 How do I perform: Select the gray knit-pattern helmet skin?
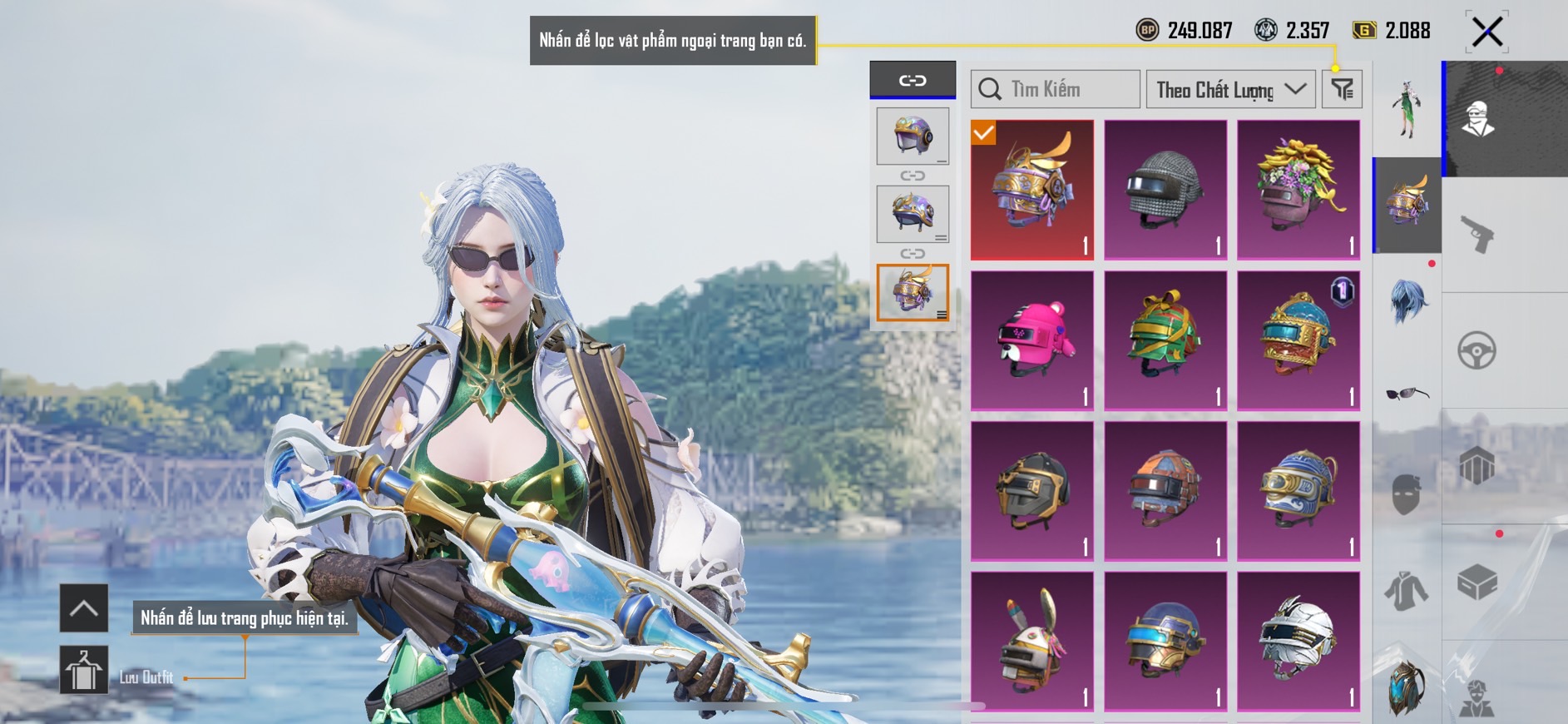click(x=1165, y=190)
